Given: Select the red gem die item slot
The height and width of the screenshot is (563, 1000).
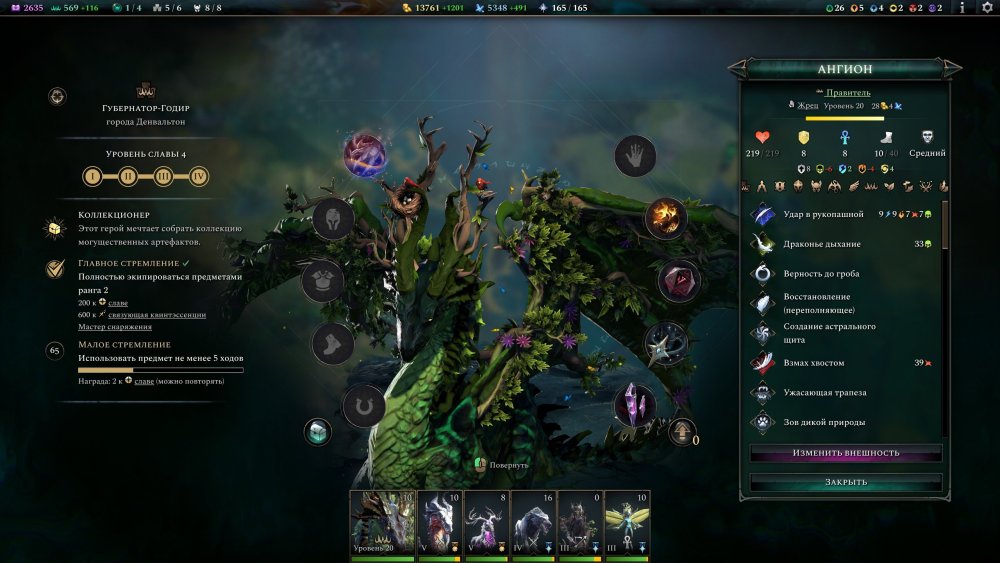Looking at the screenshot, I should [x=678, y=280].
